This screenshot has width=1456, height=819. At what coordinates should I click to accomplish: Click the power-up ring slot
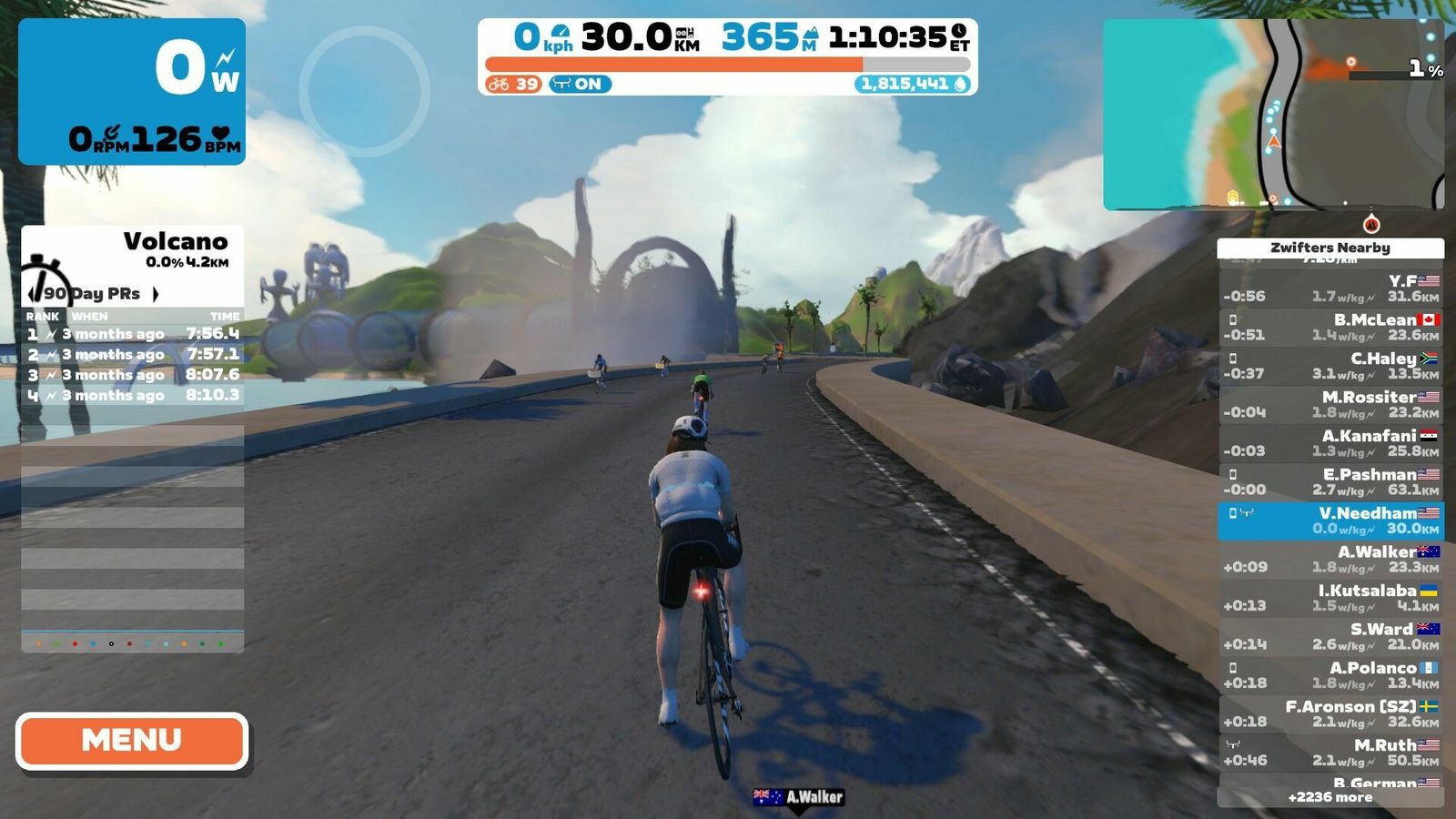[364, 91]
